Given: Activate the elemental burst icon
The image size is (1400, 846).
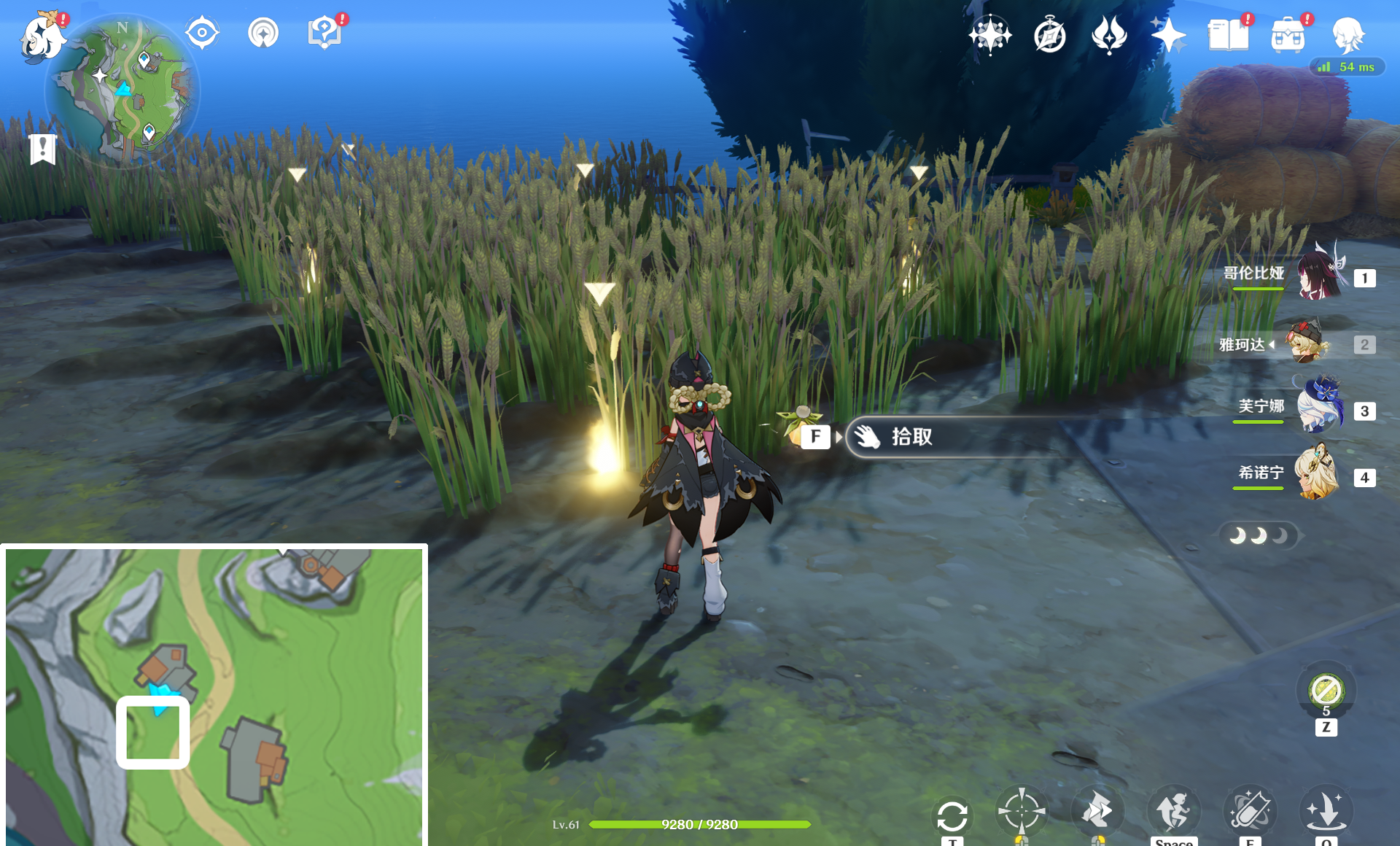Looking at the screenshot, I should [1326, 810].
